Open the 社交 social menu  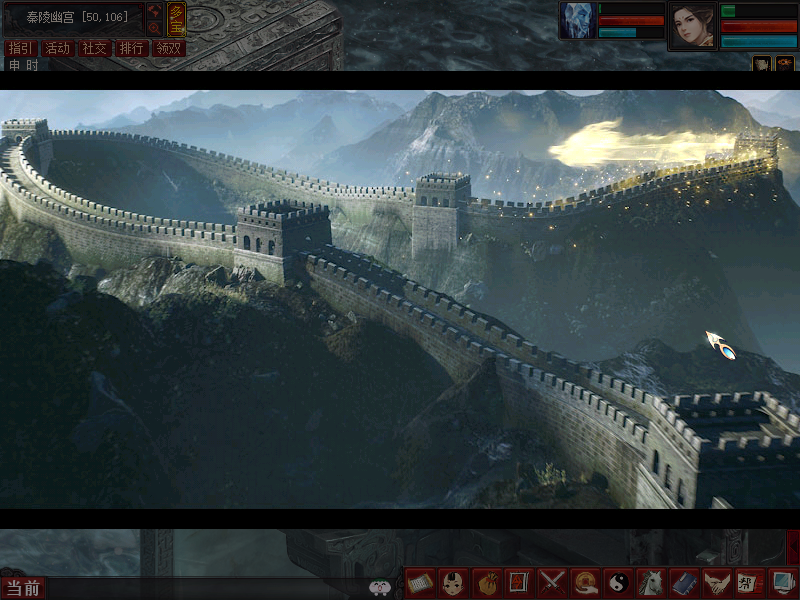(94, 48)
